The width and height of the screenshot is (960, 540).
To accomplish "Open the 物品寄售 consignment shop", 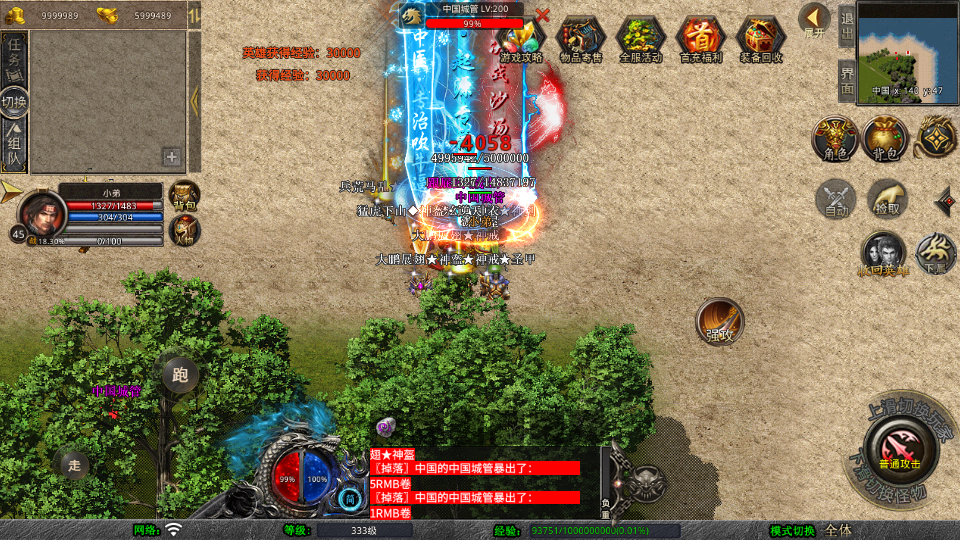I will pyautogui.click(x=580, y=38).
